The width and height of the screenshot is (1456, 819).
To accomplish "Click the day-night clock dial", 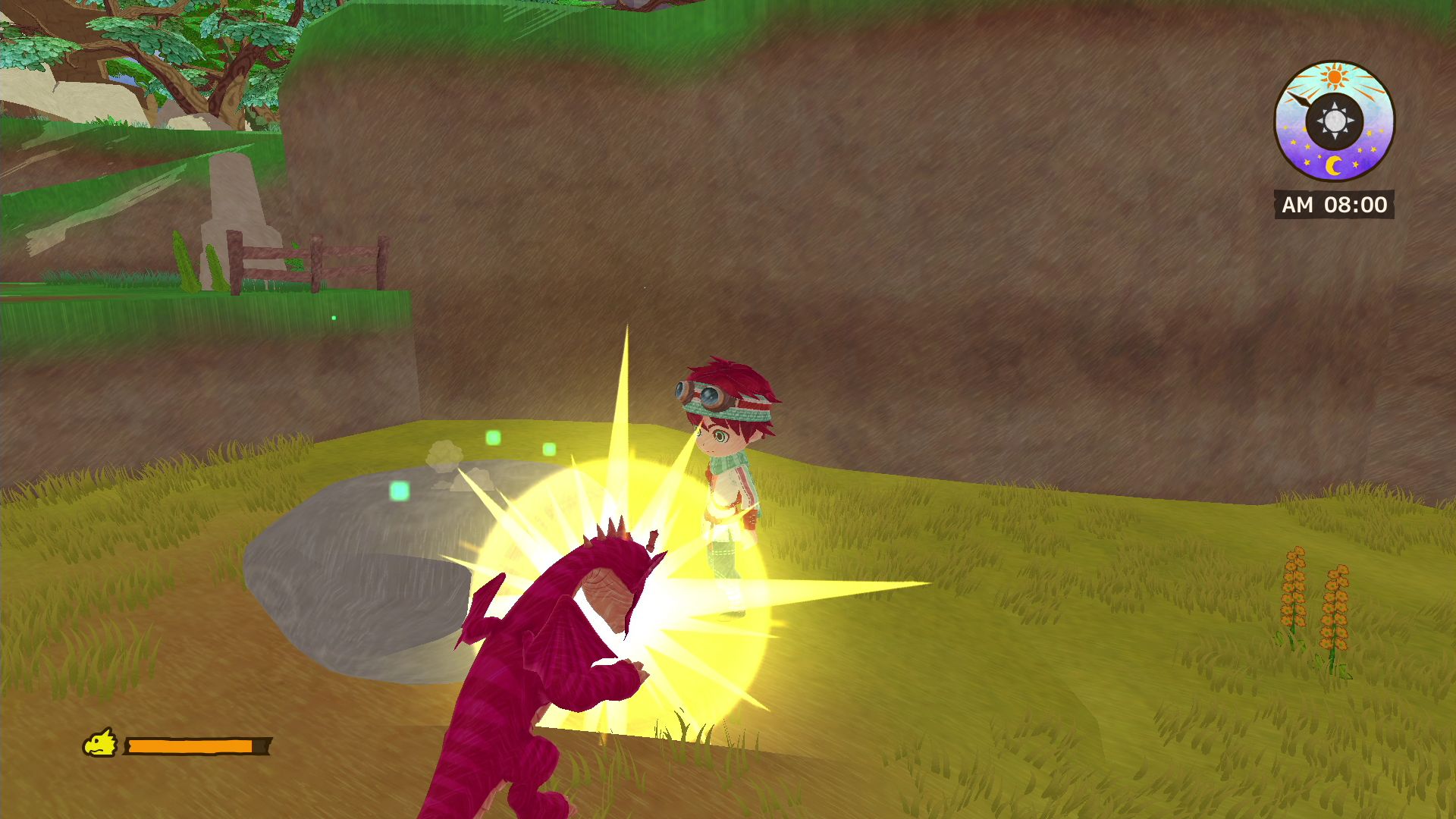I will 1334,121.
